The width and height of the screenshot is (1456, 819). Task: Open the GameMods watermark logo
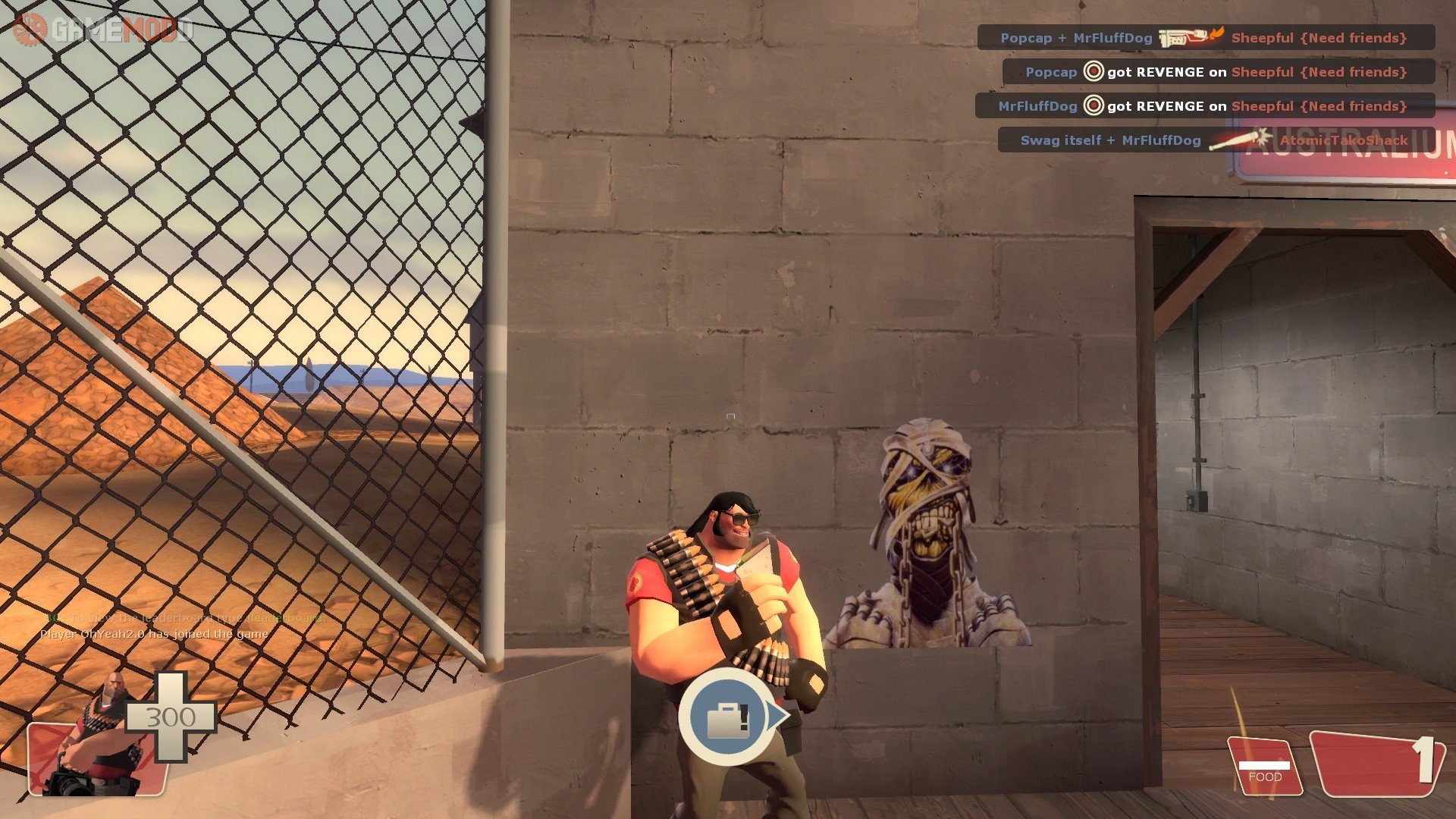tap(103, 29)
